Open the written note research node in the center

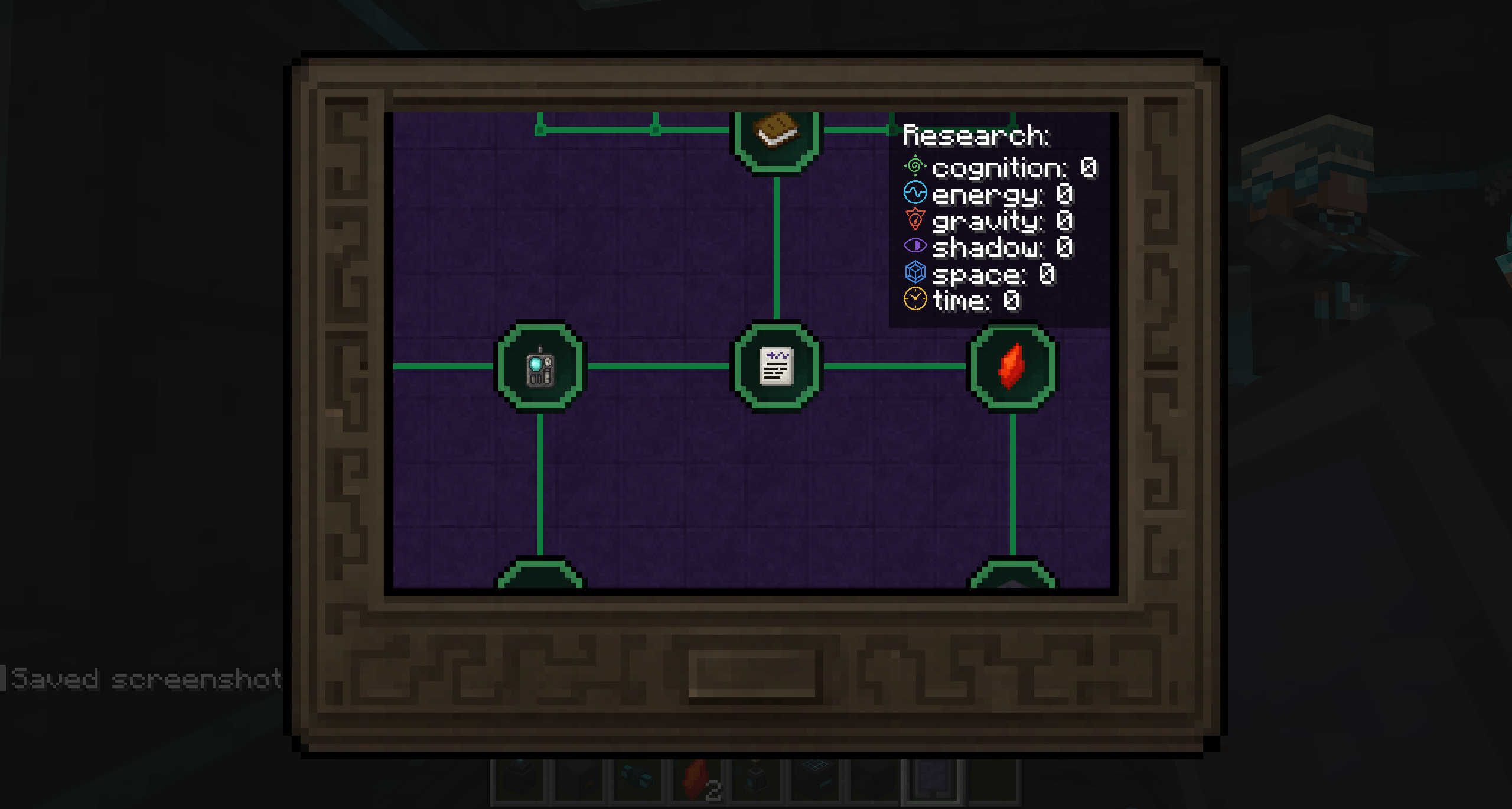click(775, 366)
